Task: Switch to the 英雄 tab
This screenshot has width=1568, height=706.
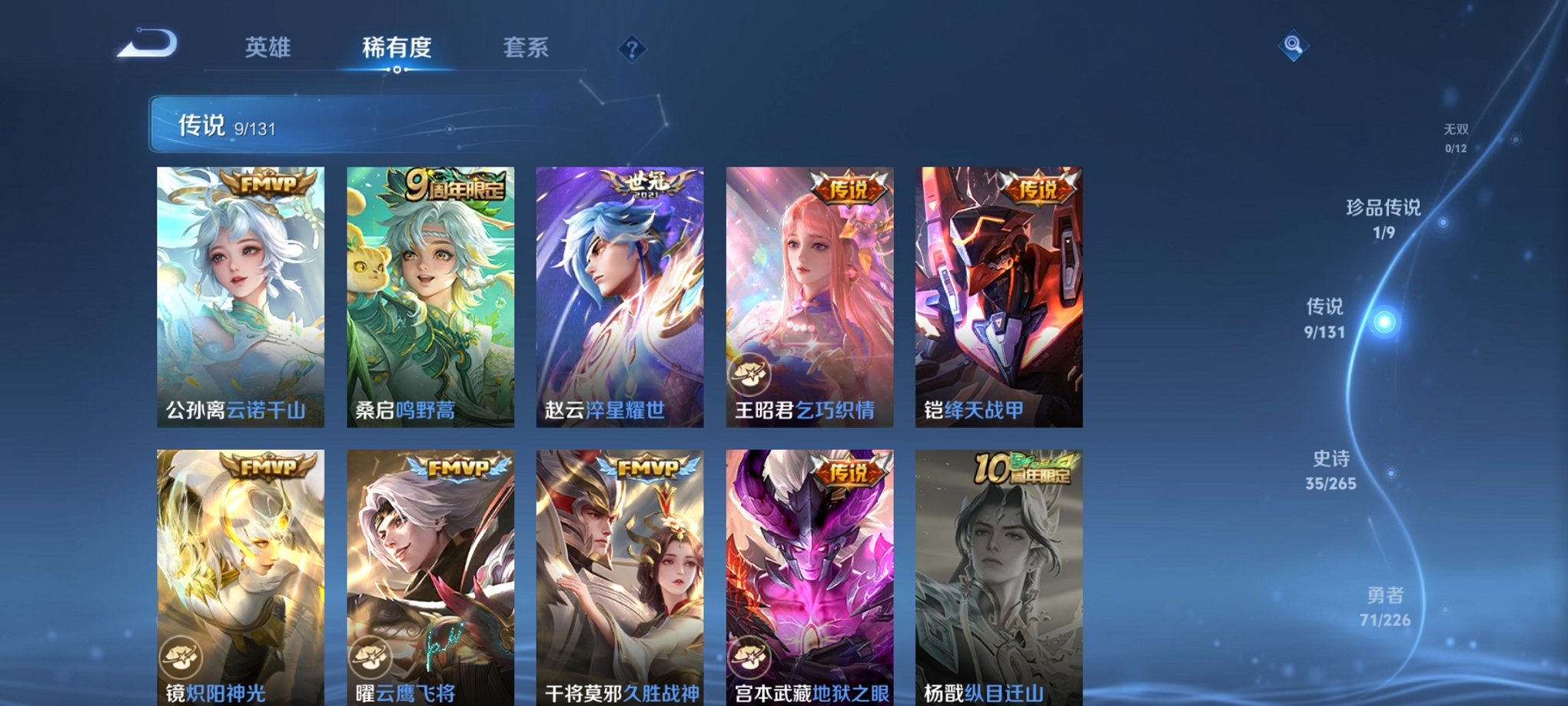Action: pyautogui.click(x=268, y=48)
